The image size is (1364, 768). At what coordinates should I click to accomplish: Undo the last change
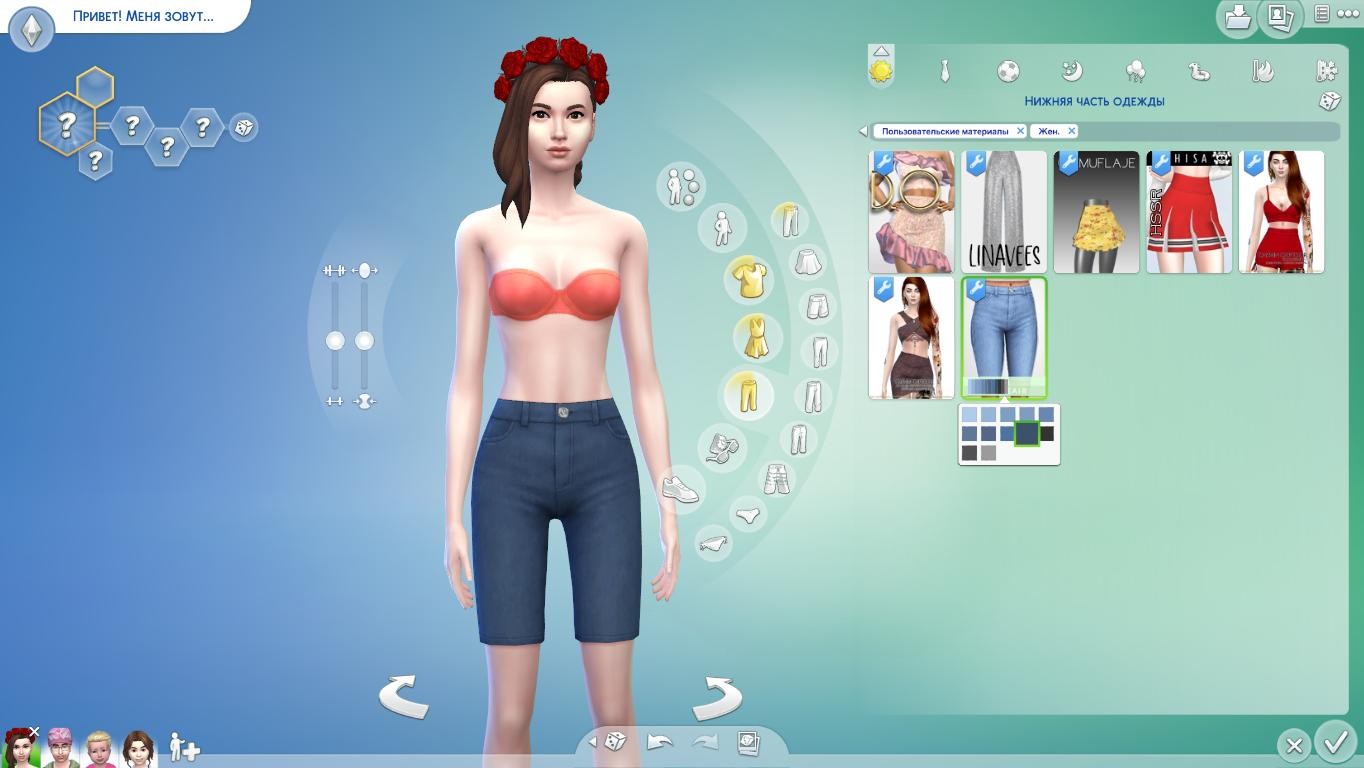[x=660, y=742]
